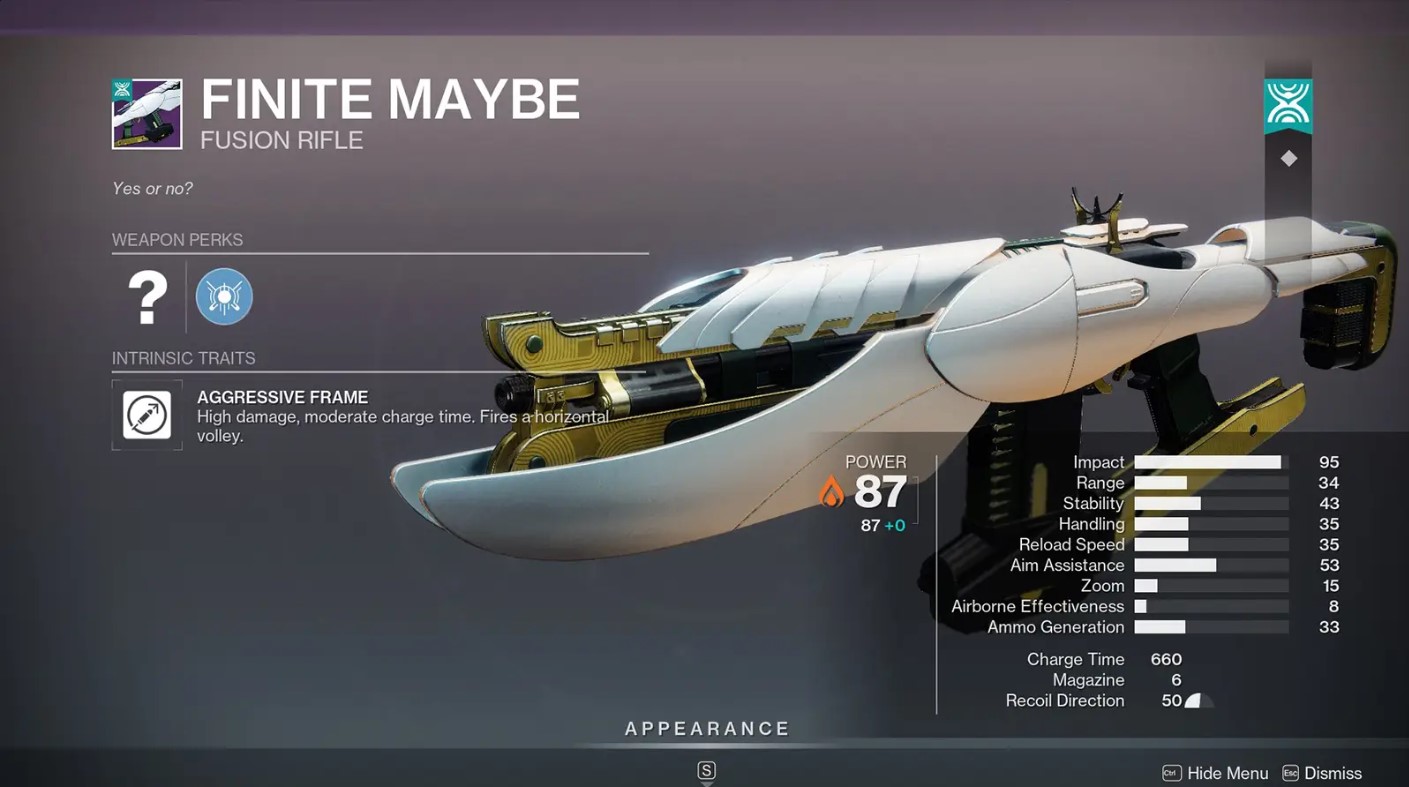1409x787 pixels.
Task: Inspect the blue circular weapon perk
Action: (224, 297)
